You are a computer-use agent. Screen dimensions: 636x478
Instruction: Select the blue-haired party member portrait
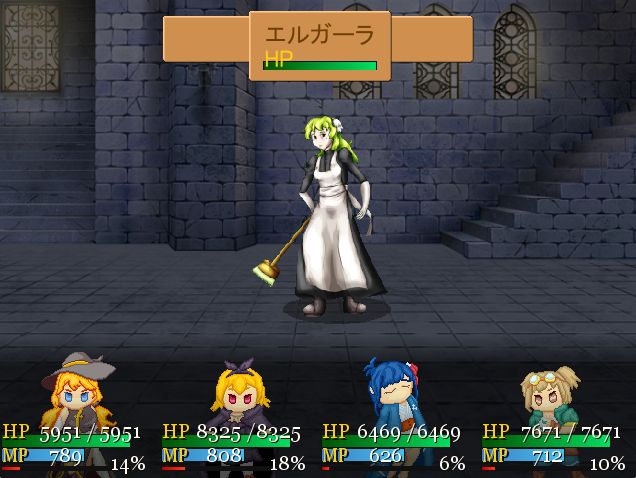coord(397,393)
